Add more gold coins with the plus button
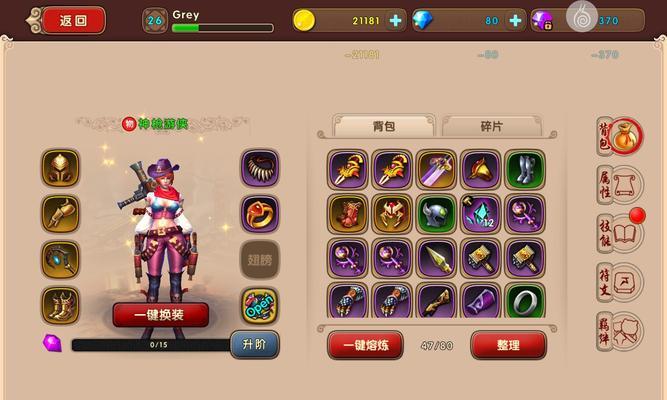The width and height of the screenshot is (667, 400). [x=396, y=20]
